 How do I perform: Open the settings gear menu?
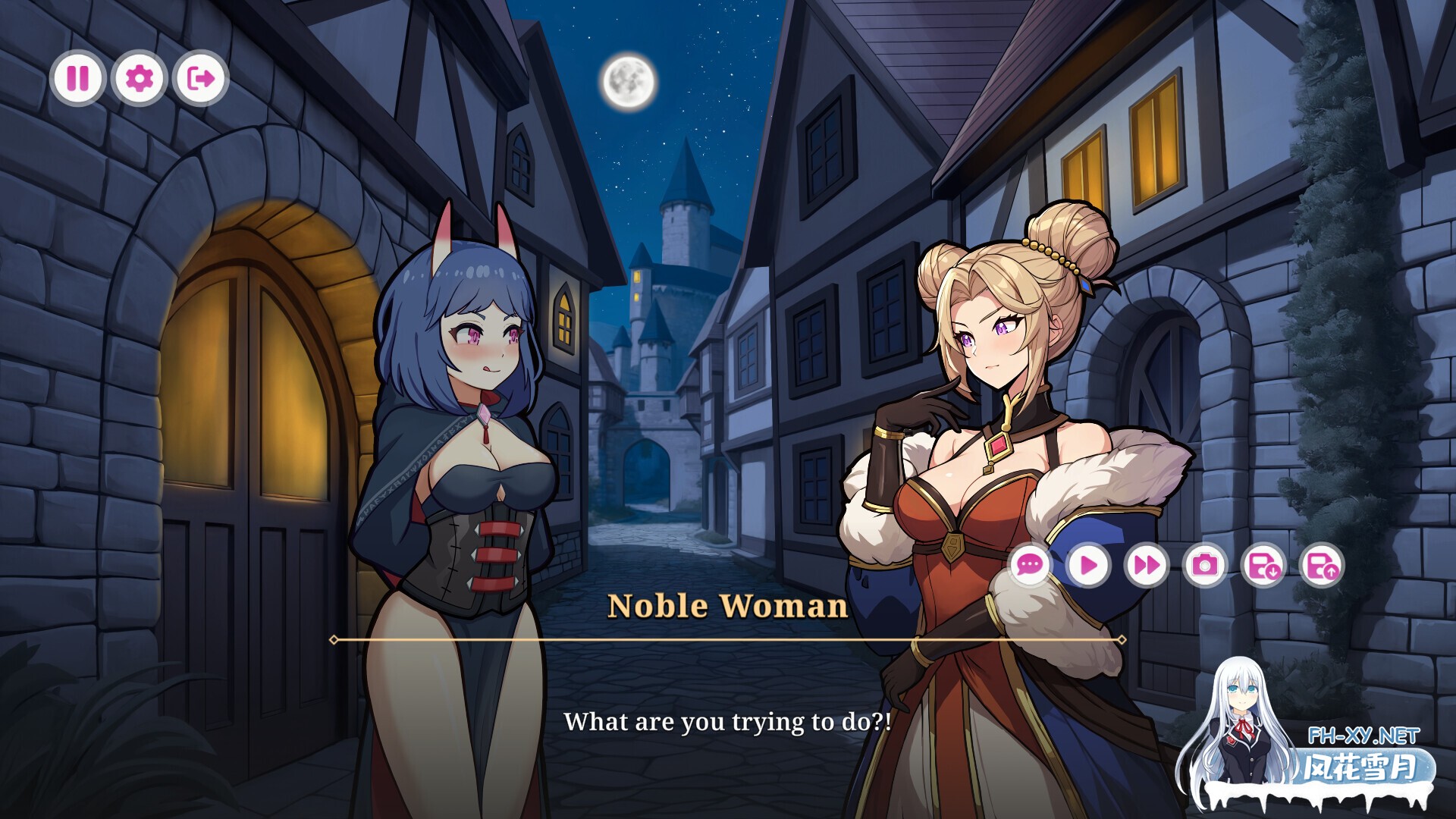[x=138, y=77]
